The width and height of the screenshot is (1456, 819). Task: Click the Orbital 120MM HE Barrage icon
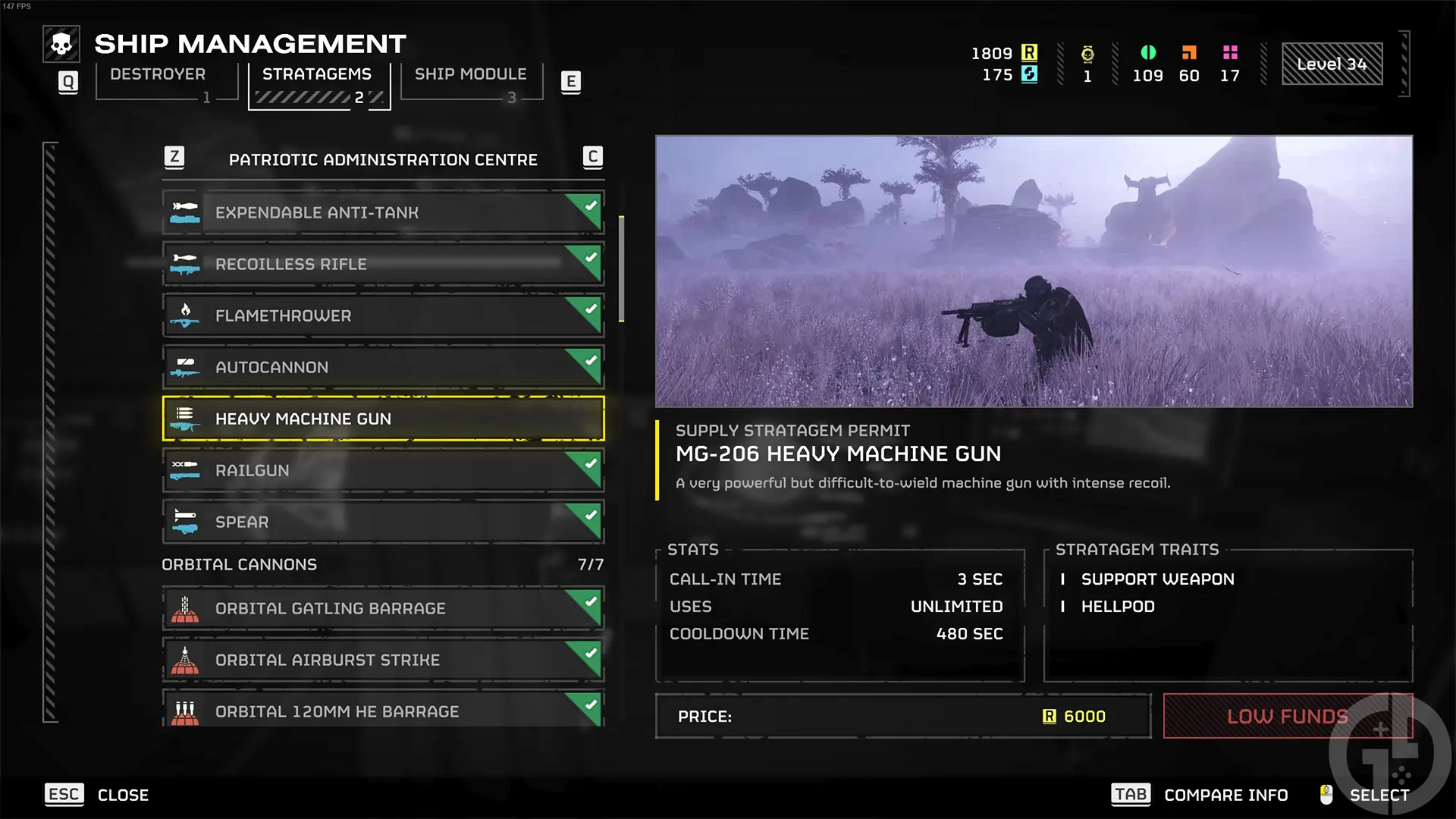(186, 711)
